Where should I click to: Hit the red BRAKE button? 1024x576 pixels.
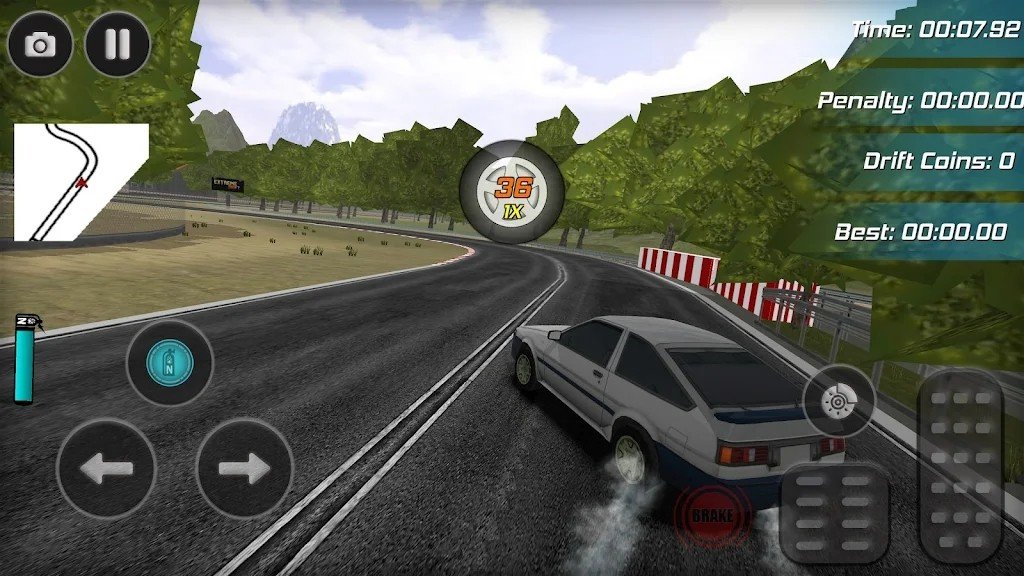coord(712,516)
